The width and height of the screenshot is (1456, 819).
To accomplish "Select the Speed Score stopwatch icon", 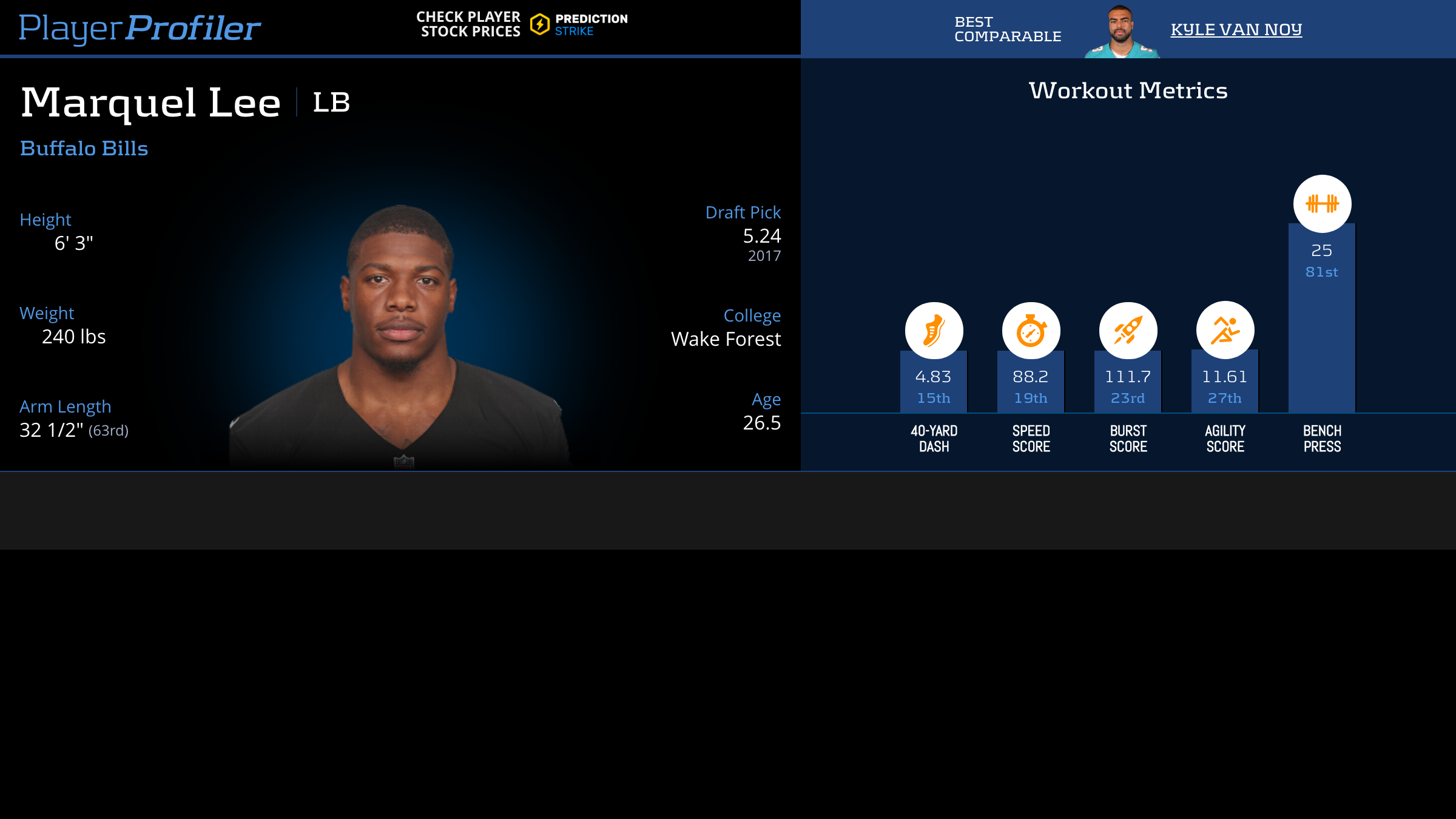I will (1031, 331).
